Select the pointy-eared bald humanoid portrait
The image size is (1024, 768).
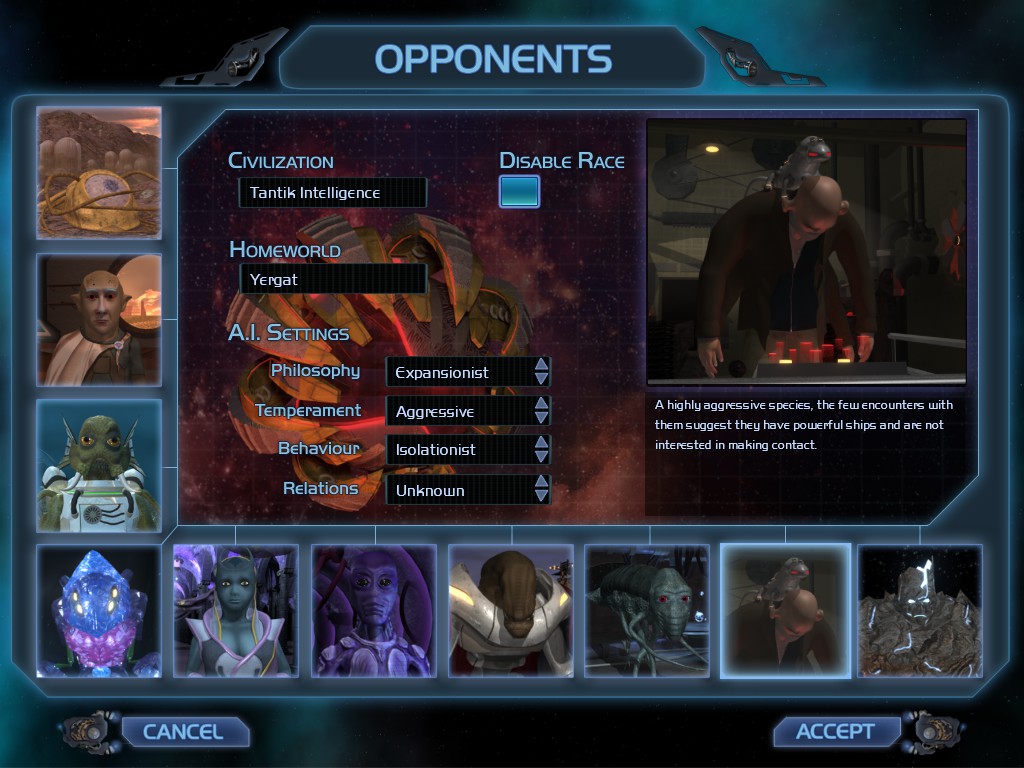[x=99, y=320]
